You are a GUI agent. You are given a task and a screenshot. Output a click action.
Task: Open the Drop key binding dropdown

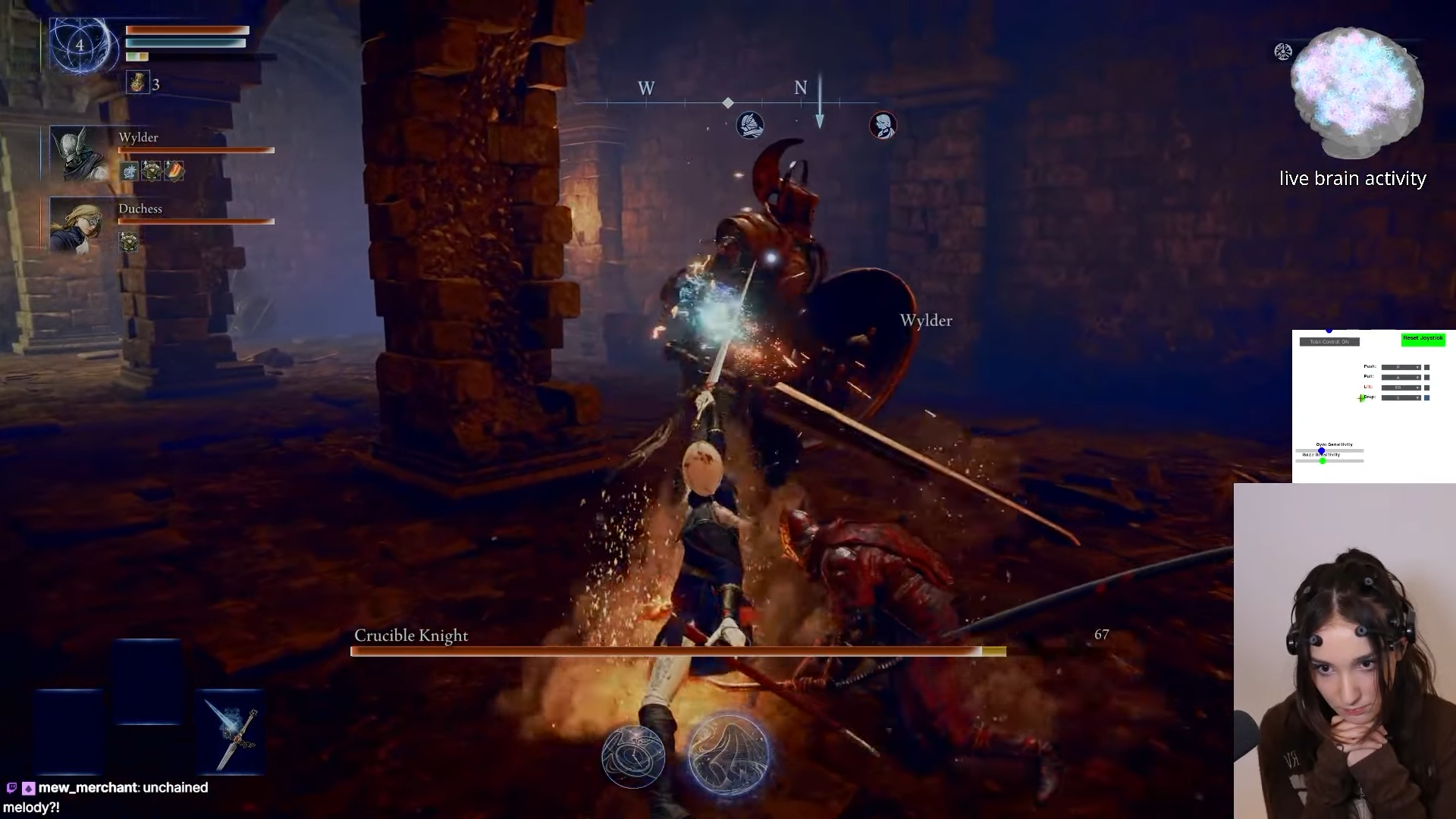(x=1400, y=397)
